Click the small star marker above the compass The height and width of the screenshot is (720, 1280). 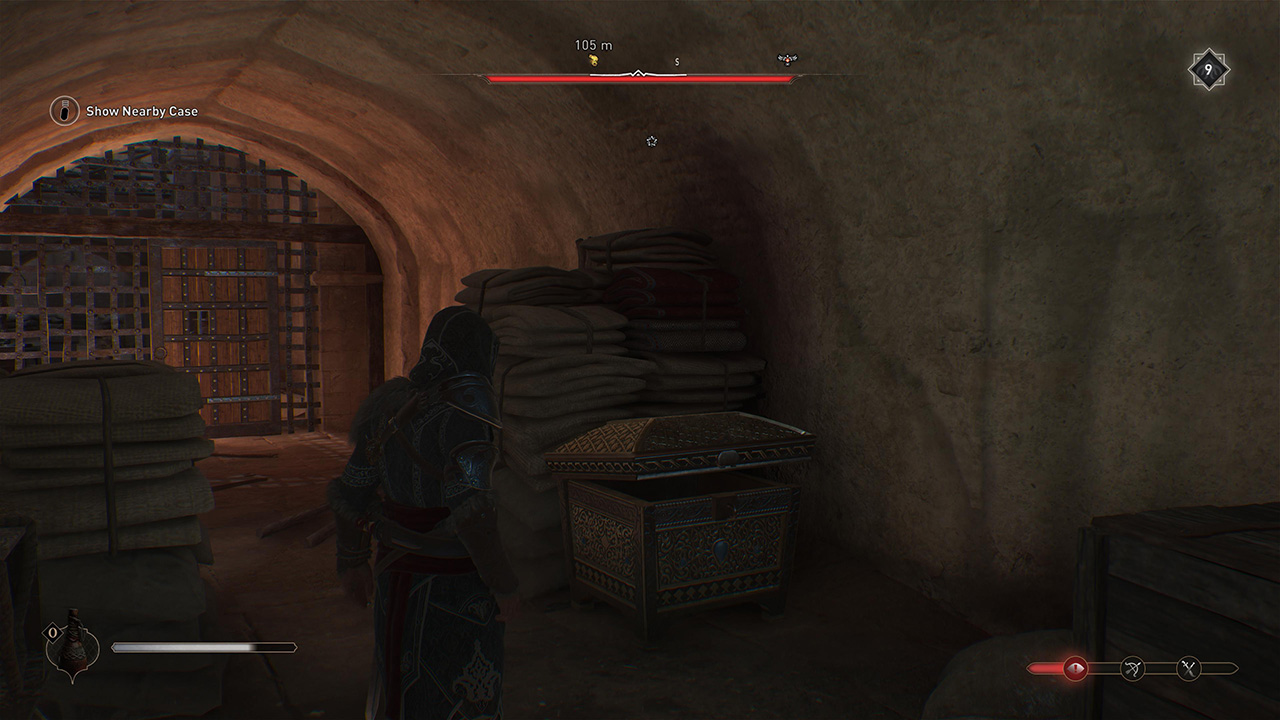pyautogui.click(x=651, y=141)
